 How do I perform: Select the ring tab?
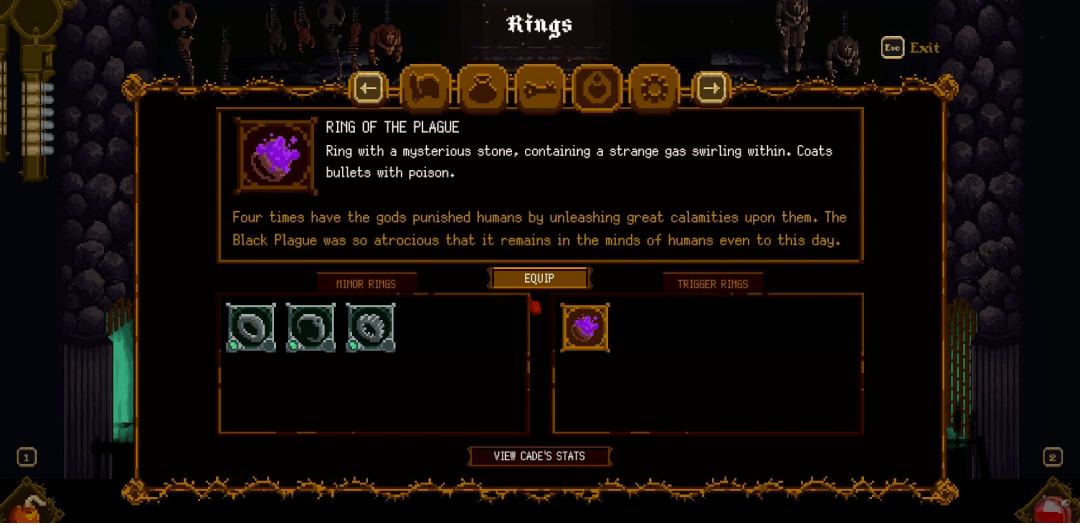[597, 89]
